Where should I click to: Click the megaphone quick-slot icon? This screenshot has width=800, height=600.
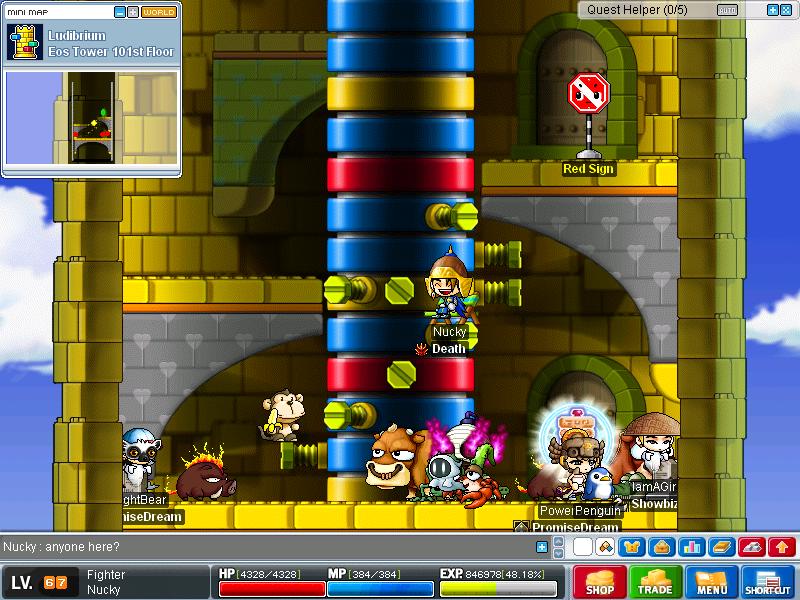point(605,547)
